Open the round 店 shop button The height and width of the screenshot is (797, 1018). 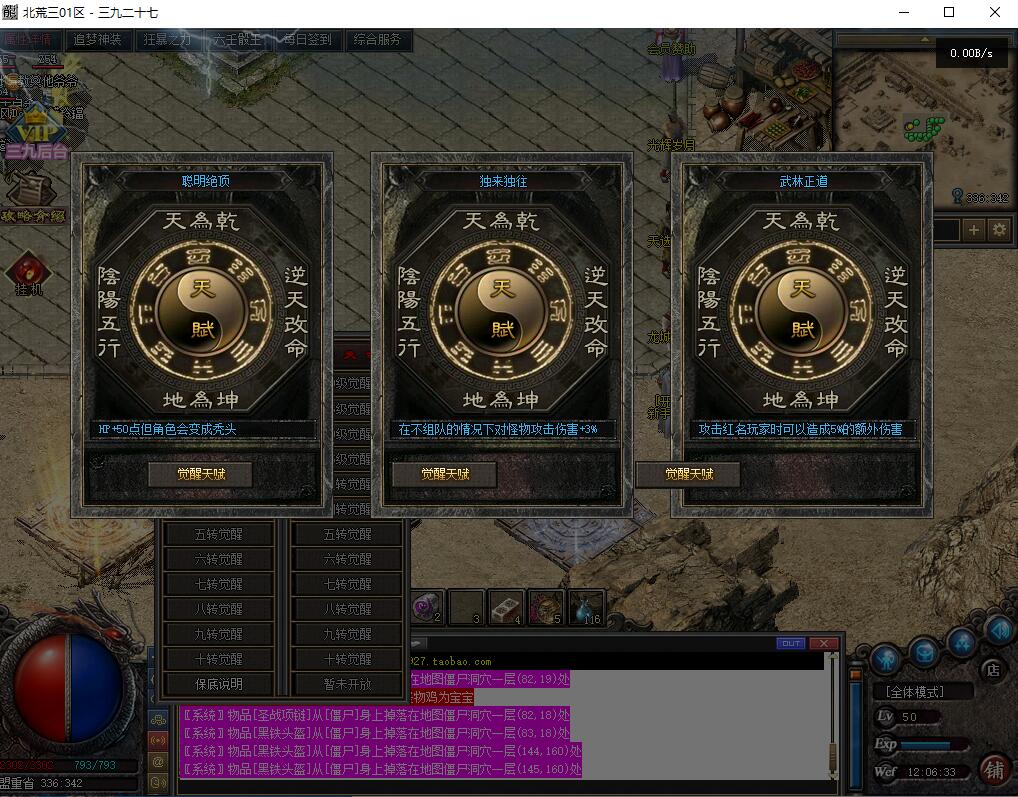point(992,669)
